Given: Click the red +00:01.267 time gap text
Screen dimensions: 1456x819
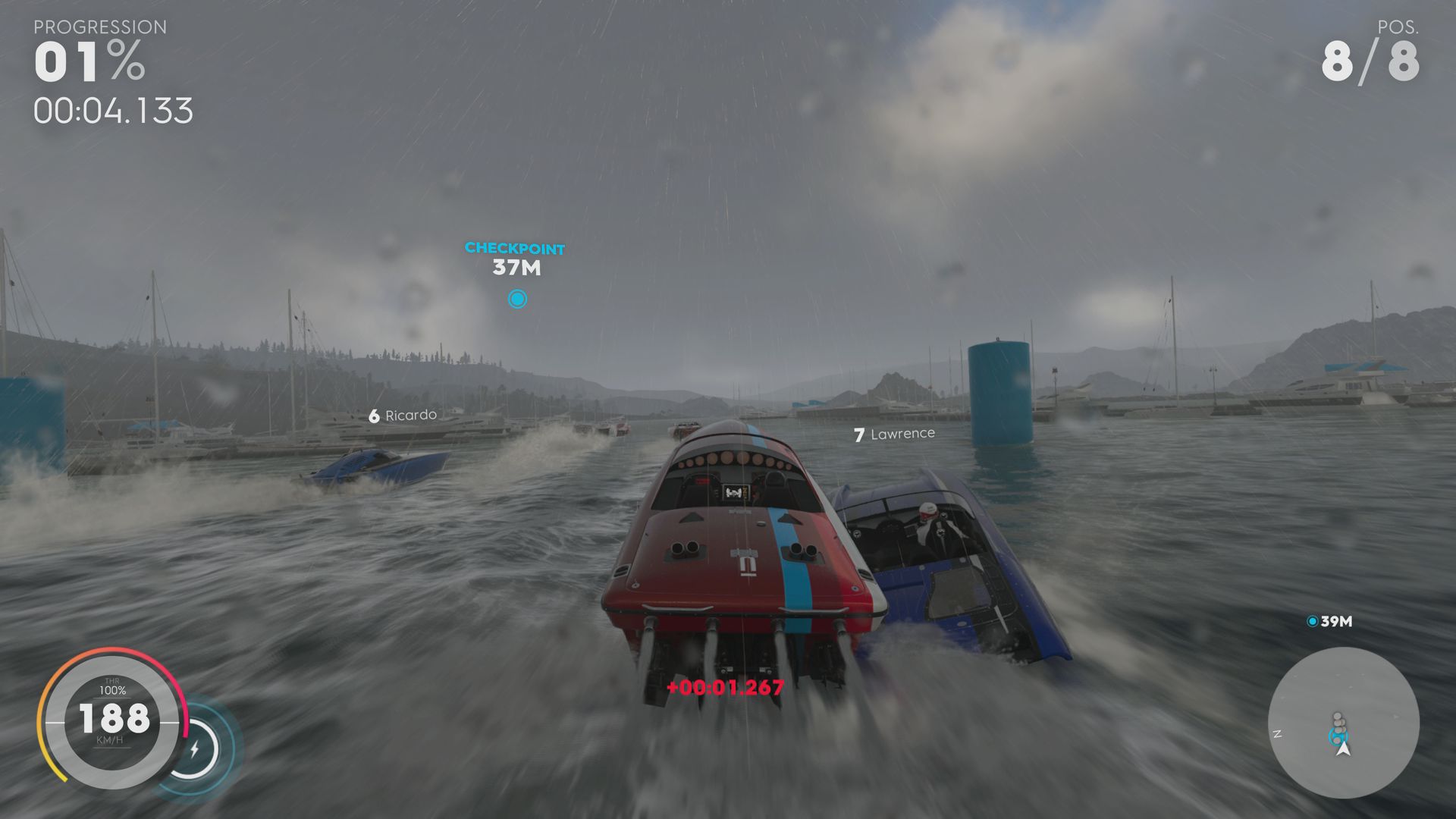Looking at the screenshot, I should [x=725, y=689].
